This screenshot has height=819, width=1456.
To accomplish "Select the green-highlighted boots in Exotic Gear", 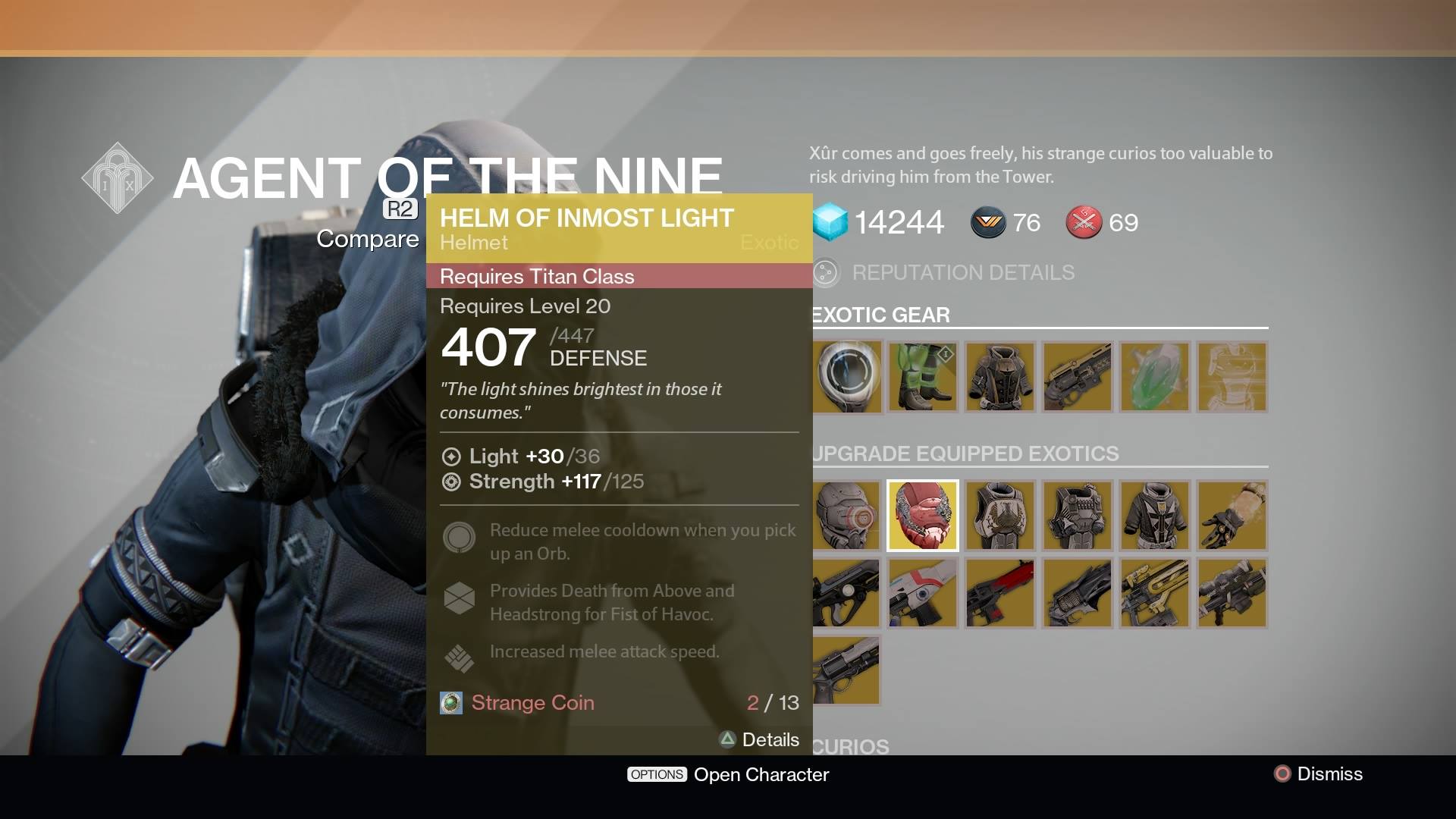I will [x=922, y=377].
